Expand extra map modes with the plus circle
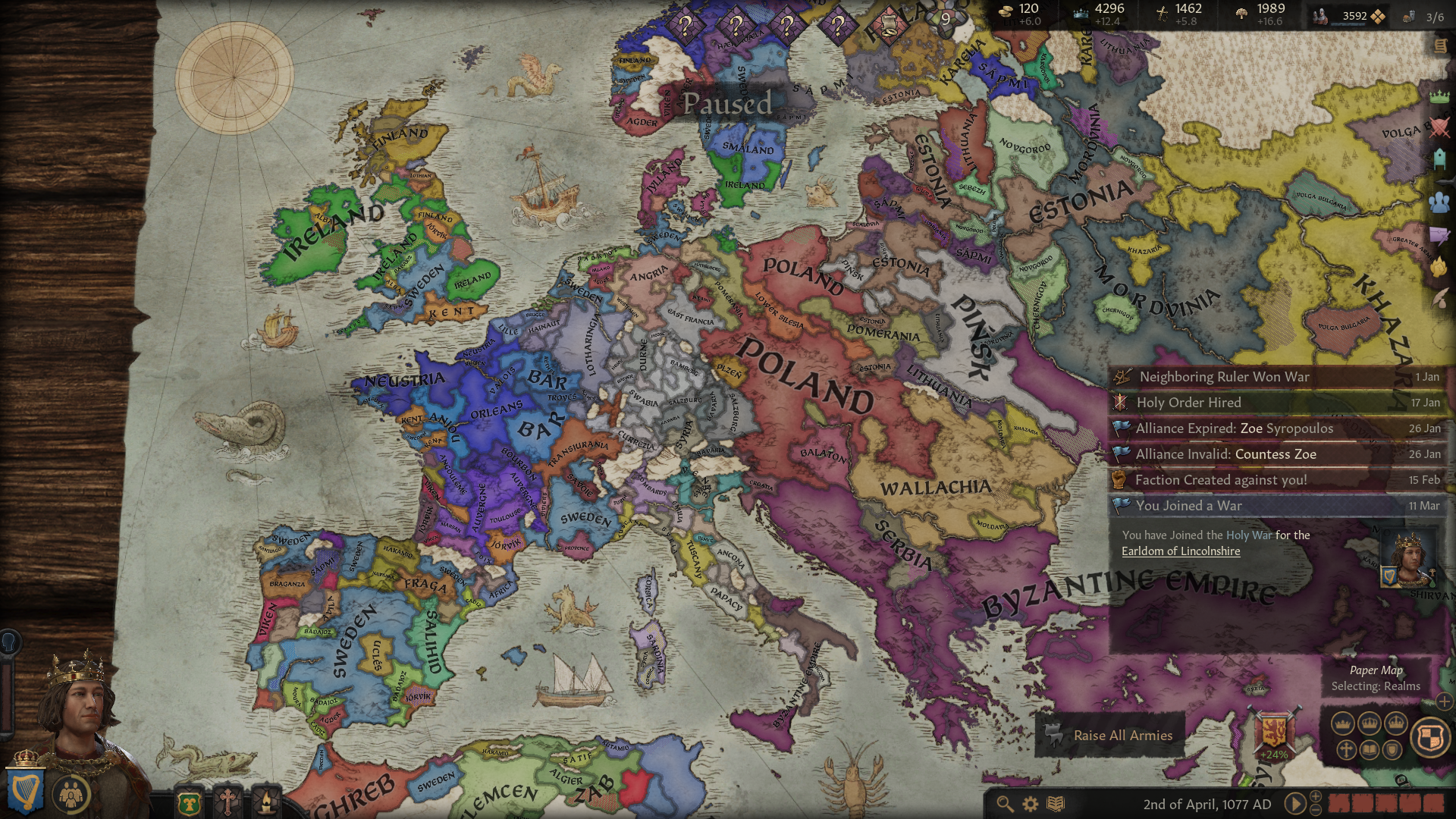This screenshot has height=819, width=1456. (1444, 703)
